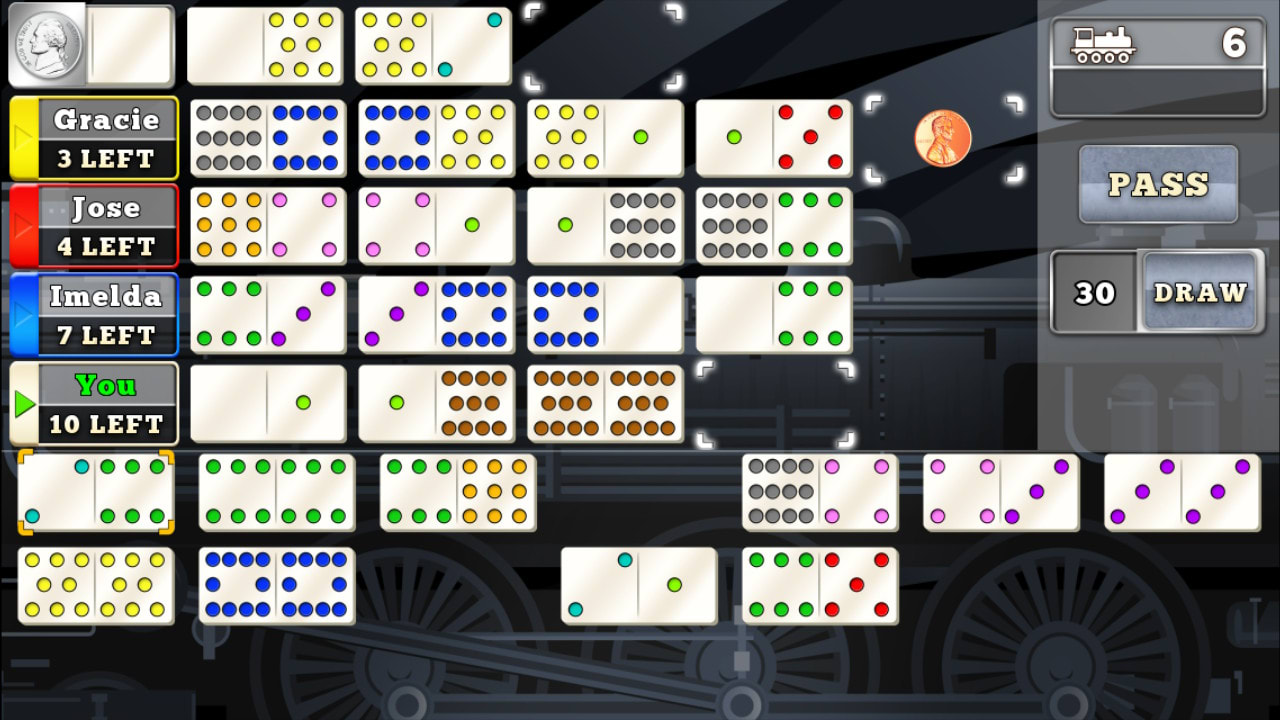Screen dimensions: 1280x720
Task: Click the 30 tile counter next to DRAW
Action: [x=1094, y=294]
